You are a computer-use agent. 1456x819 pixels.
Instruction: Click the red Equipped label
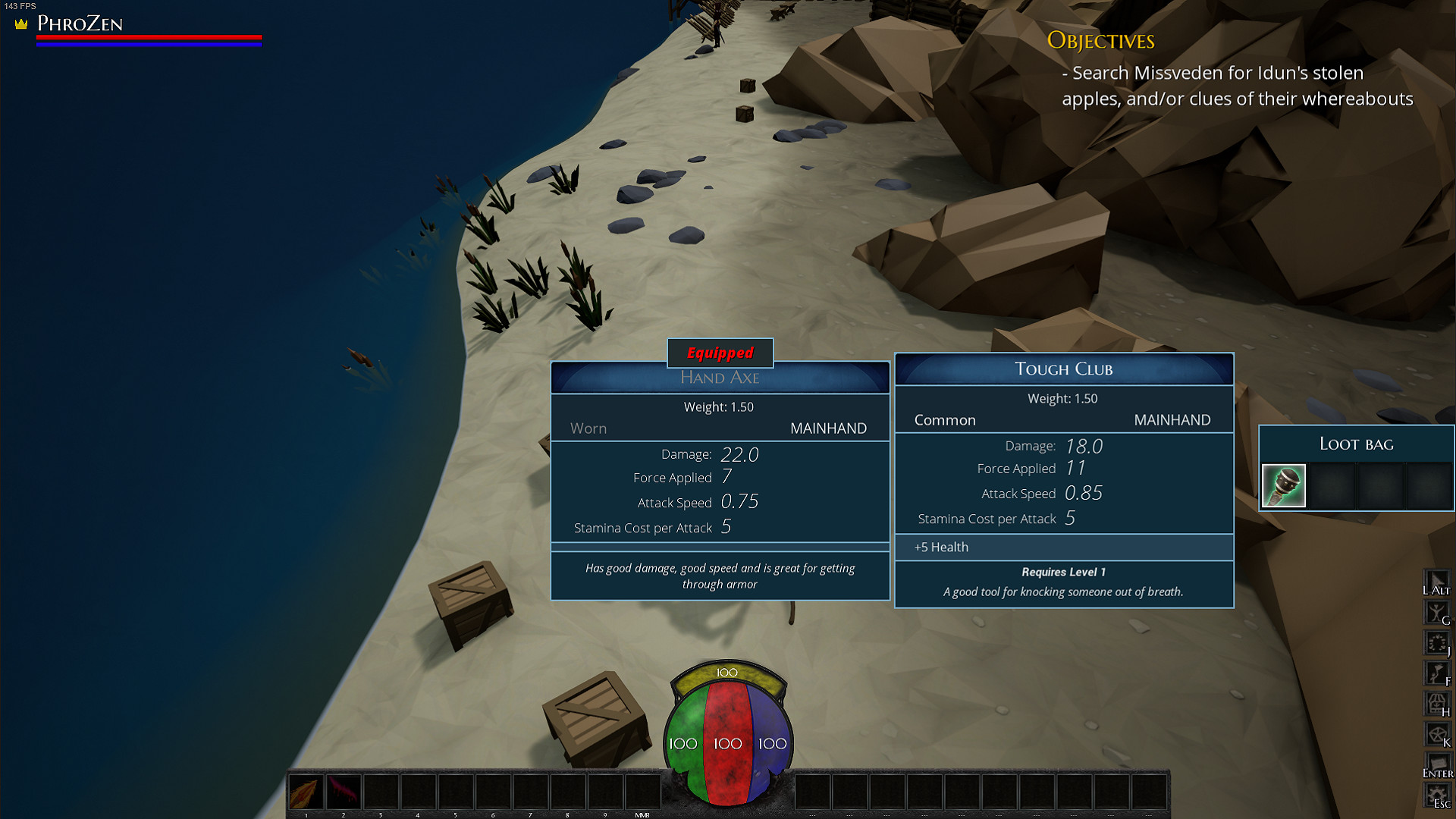[719, 353]
